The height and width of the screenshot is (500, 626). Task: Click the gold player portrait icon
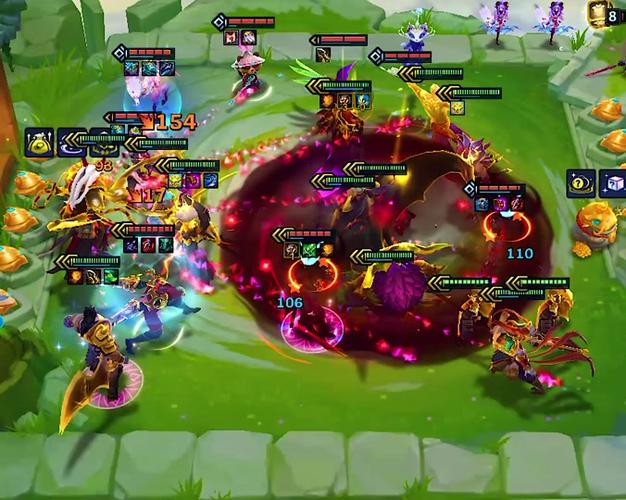(x=598, y=13)
